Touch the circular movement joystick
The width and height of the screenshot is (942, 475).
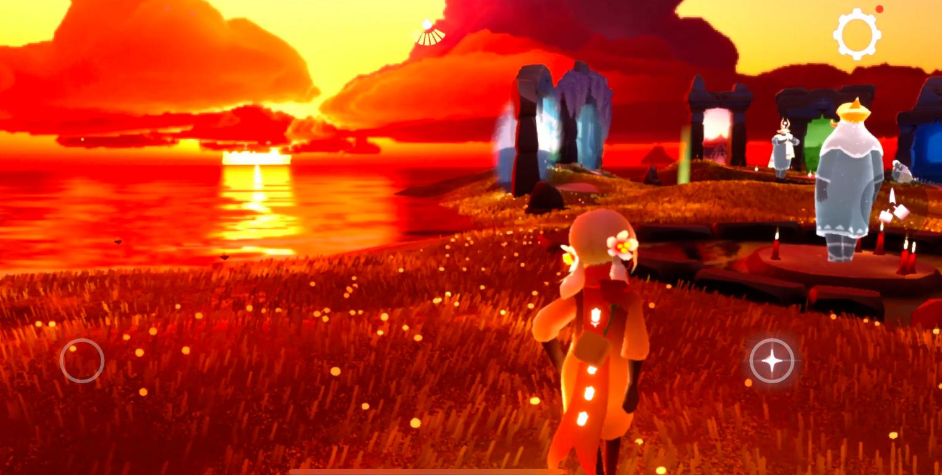82,360
